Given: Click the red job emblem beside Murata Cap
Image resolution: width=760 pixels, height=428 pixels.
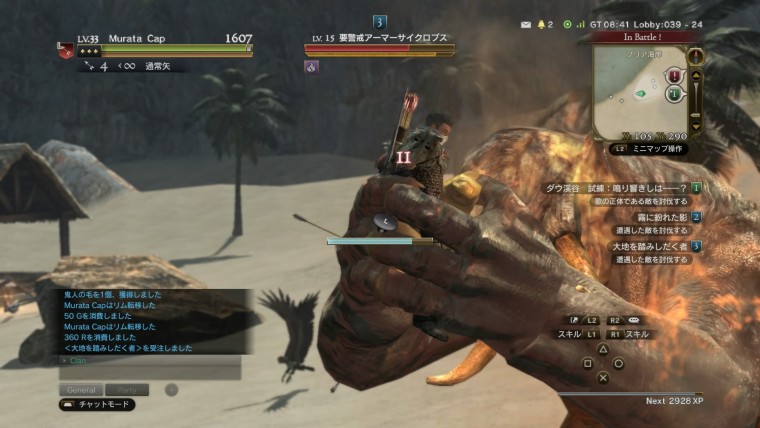Looking at the screenshot, I should coord(66,52).
